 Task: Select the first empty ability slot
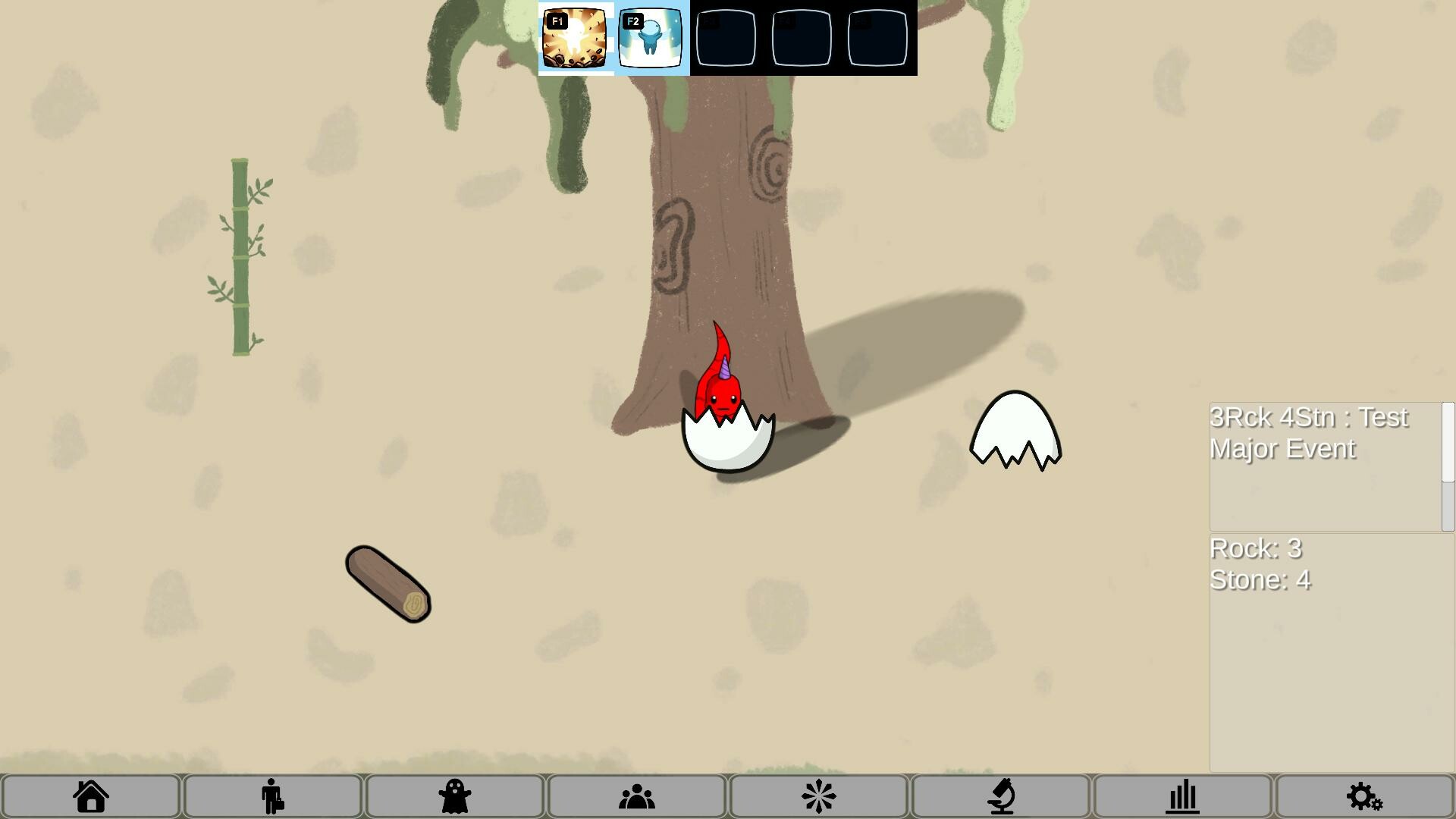[x=726, y=39]
